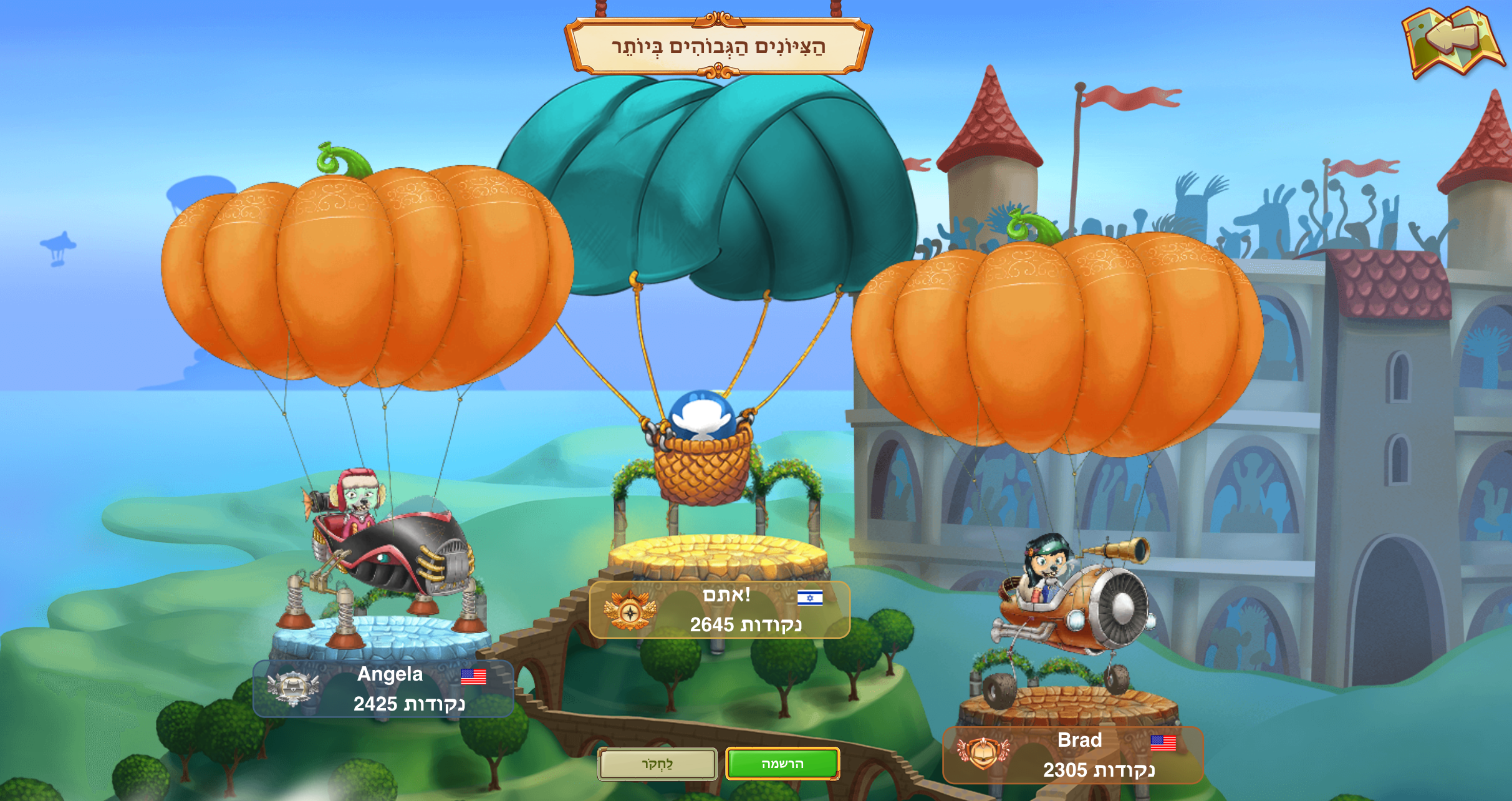Open your own 2645-point score panel
The height and width of the screenshot is (801, 1512).
720,609
